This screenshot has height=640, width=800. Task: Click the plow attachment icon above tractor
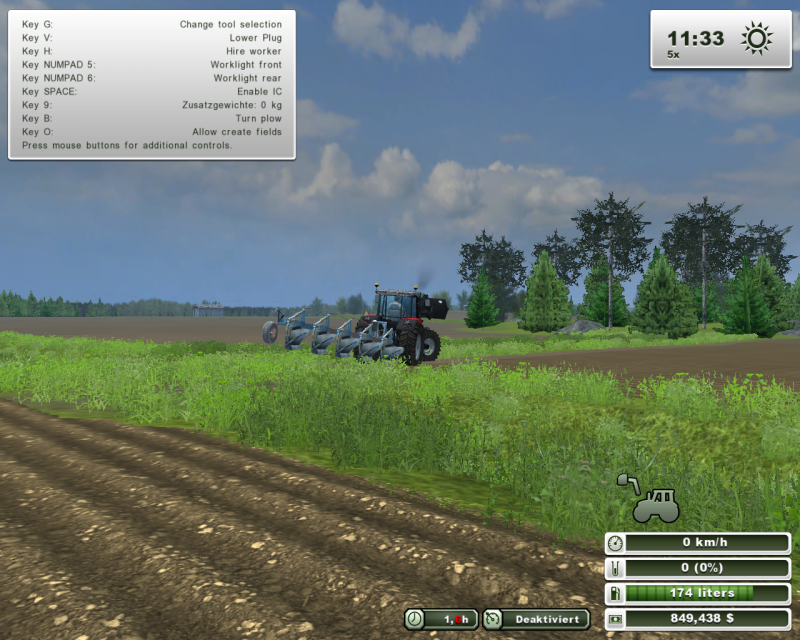(629, 482)
